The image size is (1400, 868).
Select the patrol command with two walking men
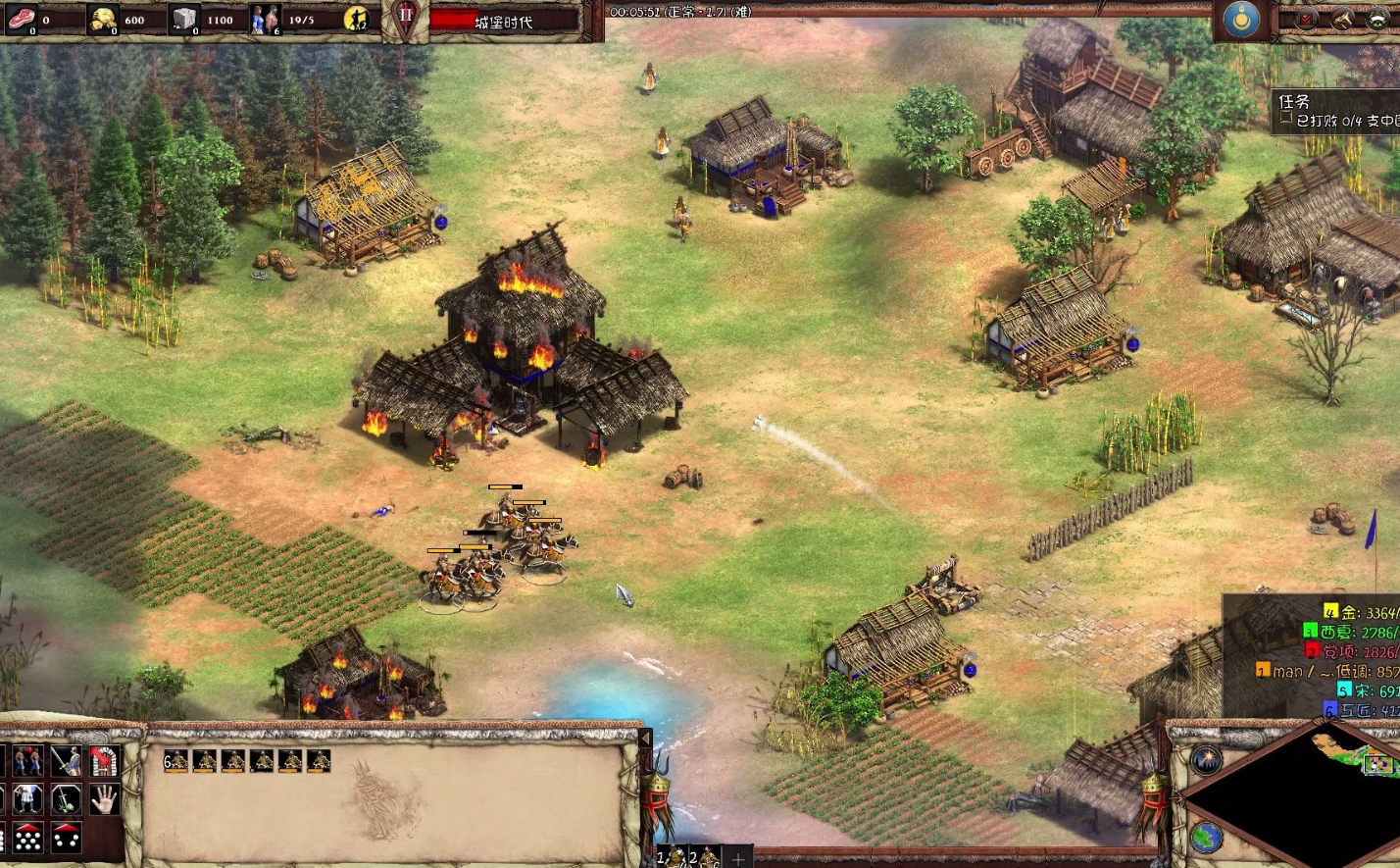point(27,761)
